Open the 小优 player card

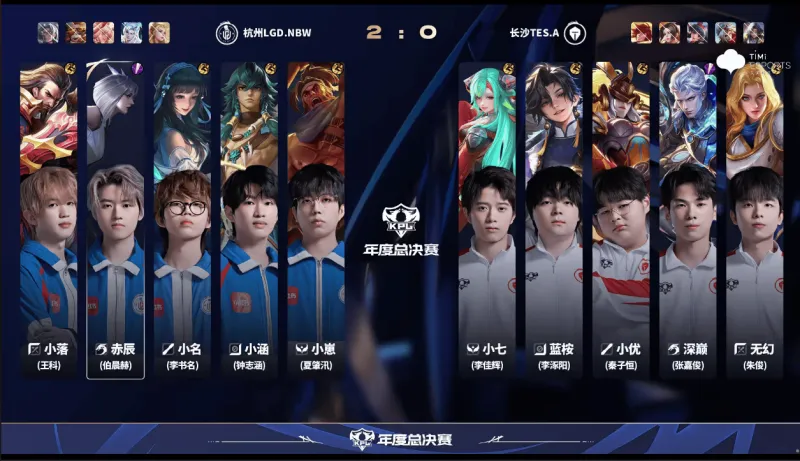[621, 220]
